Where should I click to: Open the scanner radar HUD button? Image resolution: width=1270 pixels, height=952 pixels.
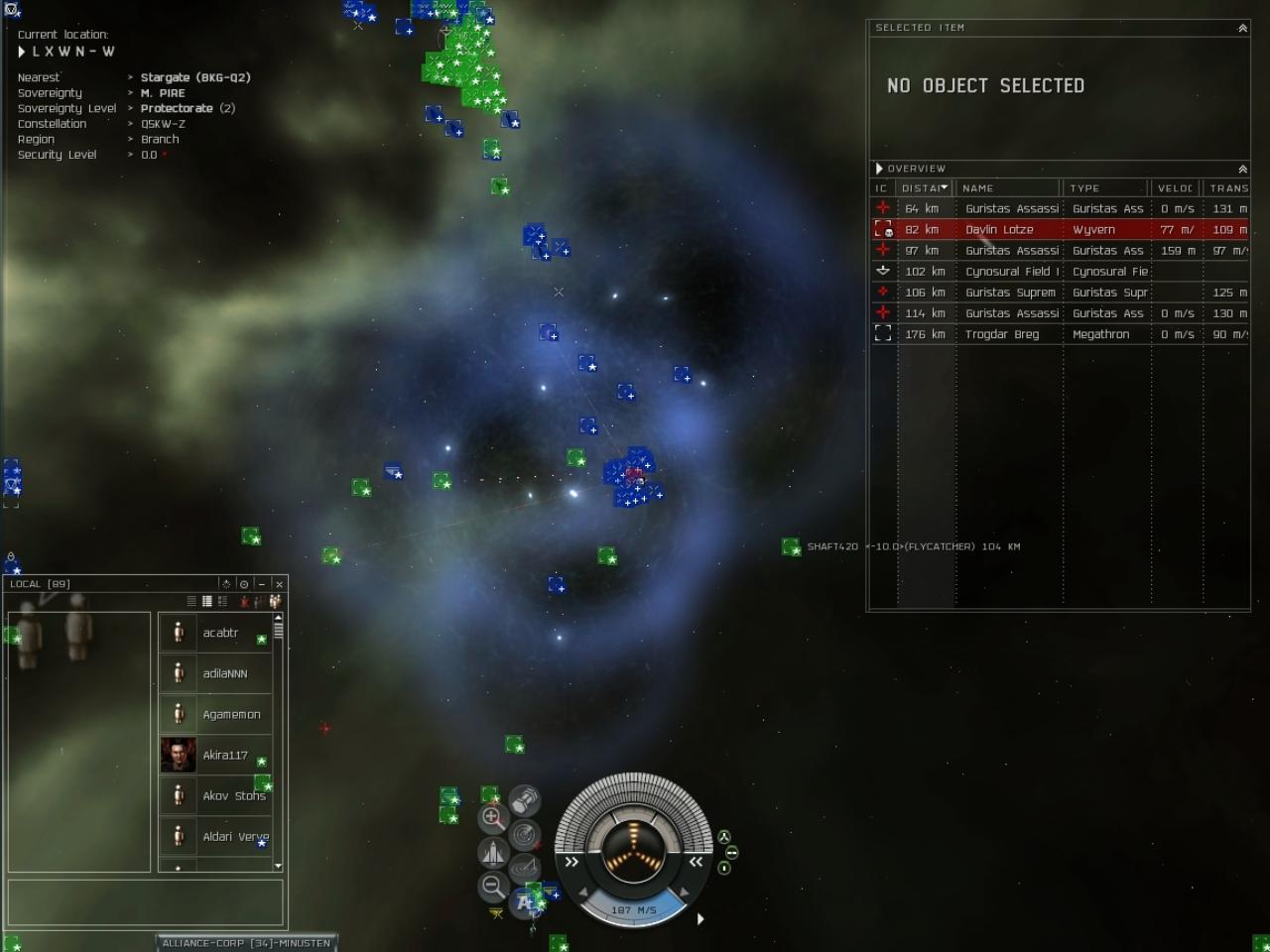click(x=525, y=835)
